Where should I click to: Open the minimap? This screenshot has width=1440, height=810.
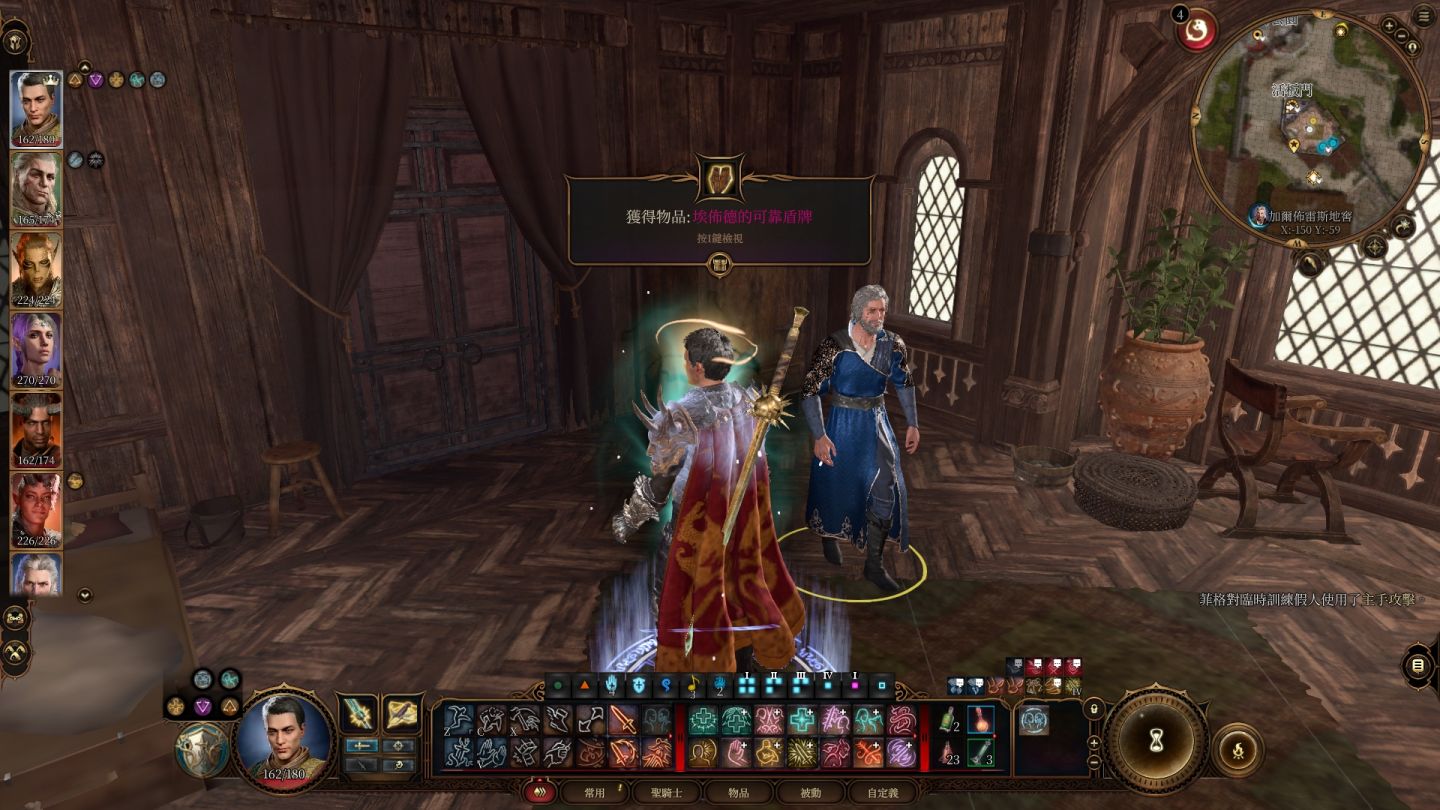pos(1310,126)
